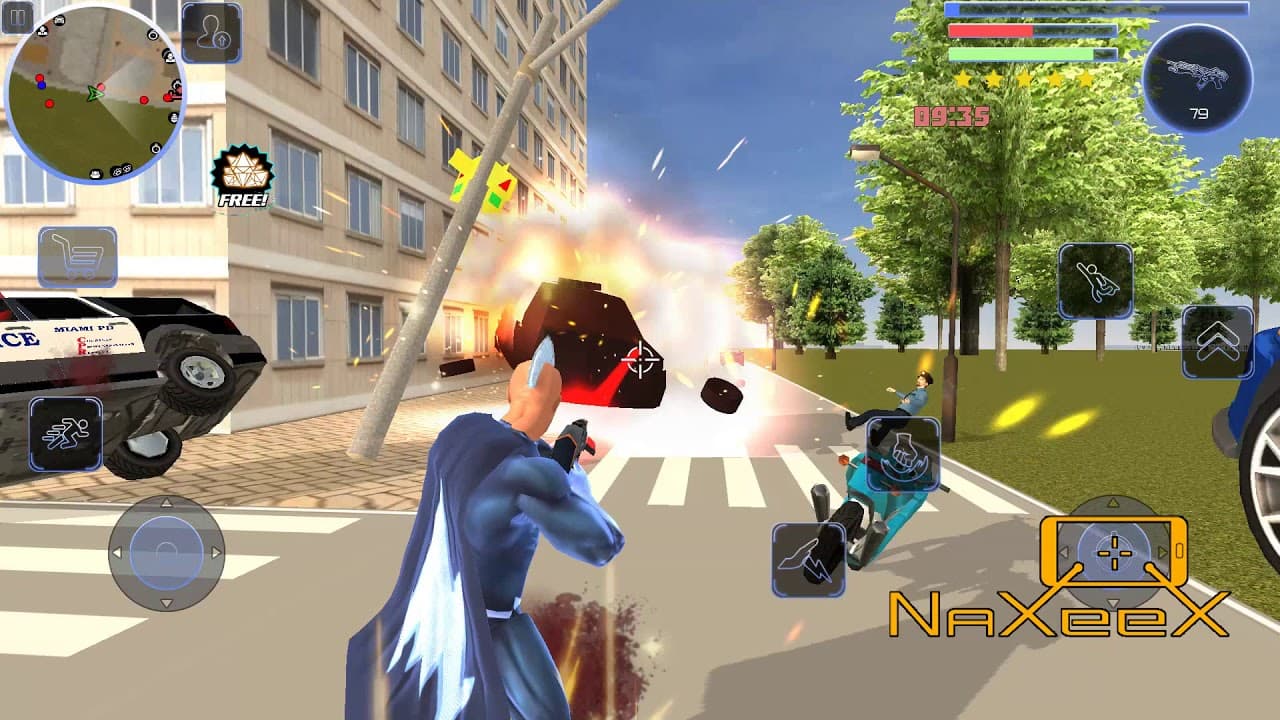Open the shopping cart store
Viewport: 1280px width, 720px height.
[78, 257]
